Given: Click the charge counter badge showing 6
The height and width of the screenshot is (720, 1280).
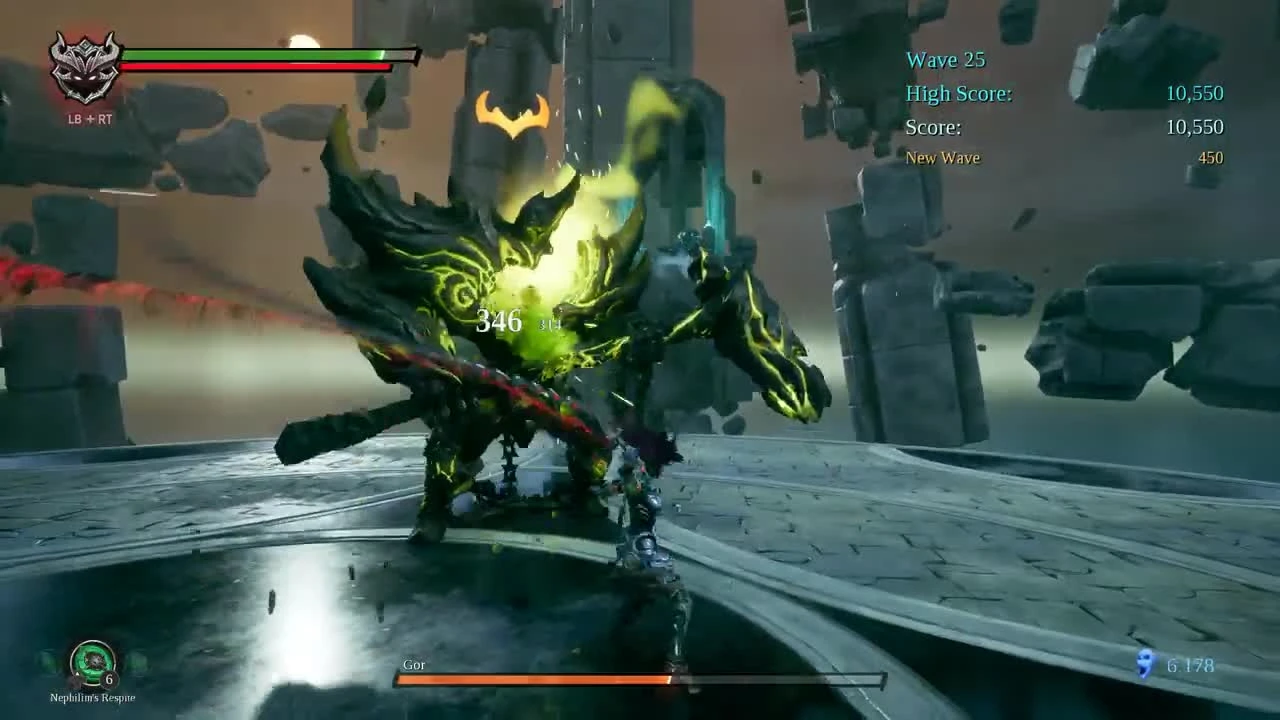Looking at the screenshot, I should click(x=108, y=678).
